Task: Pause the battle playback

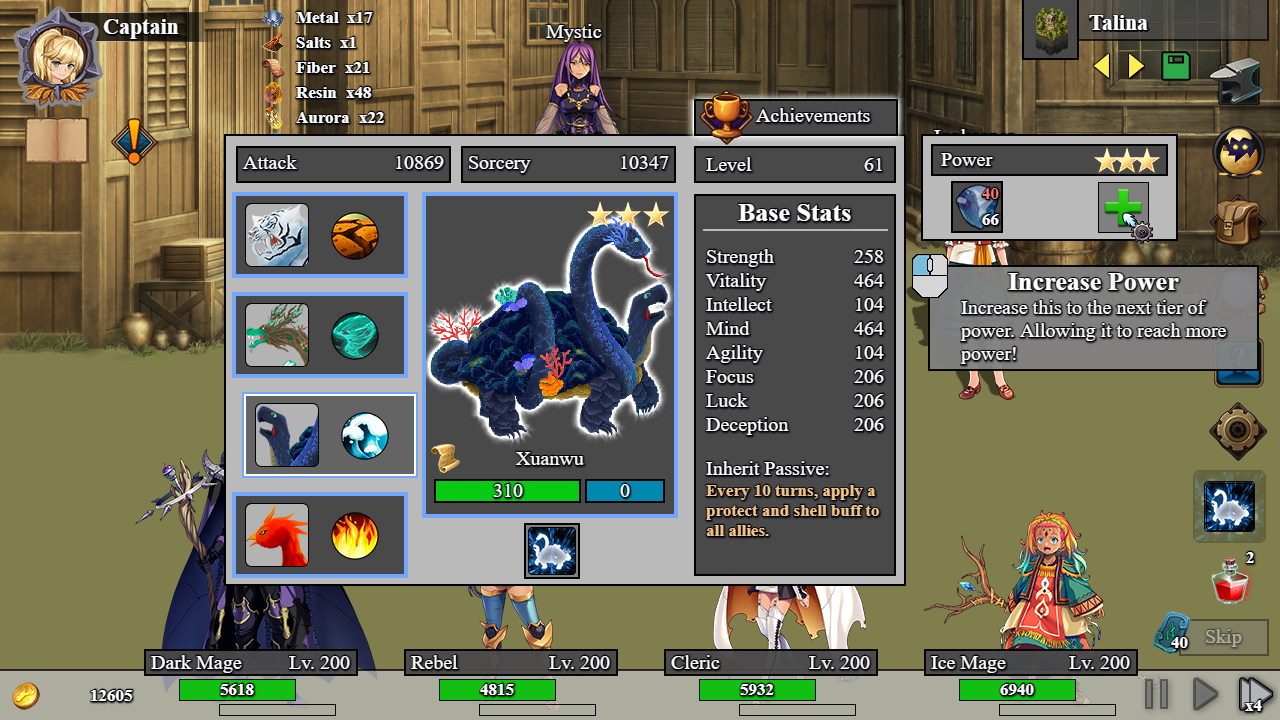Action: click(1156, 693)
